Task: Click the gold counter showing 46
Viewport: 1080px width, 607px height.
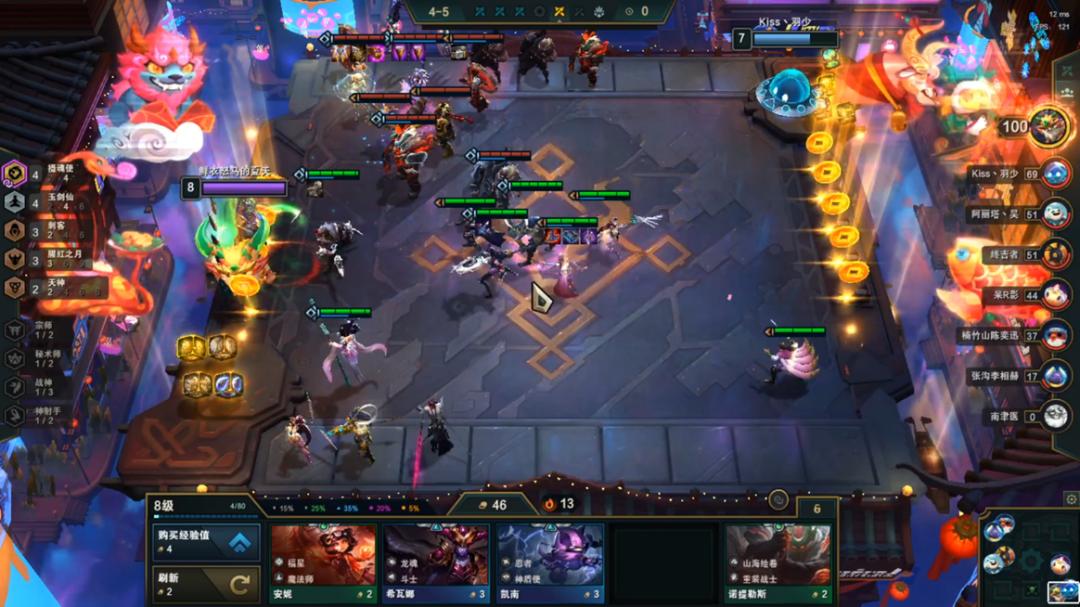Action: (492, 505)
